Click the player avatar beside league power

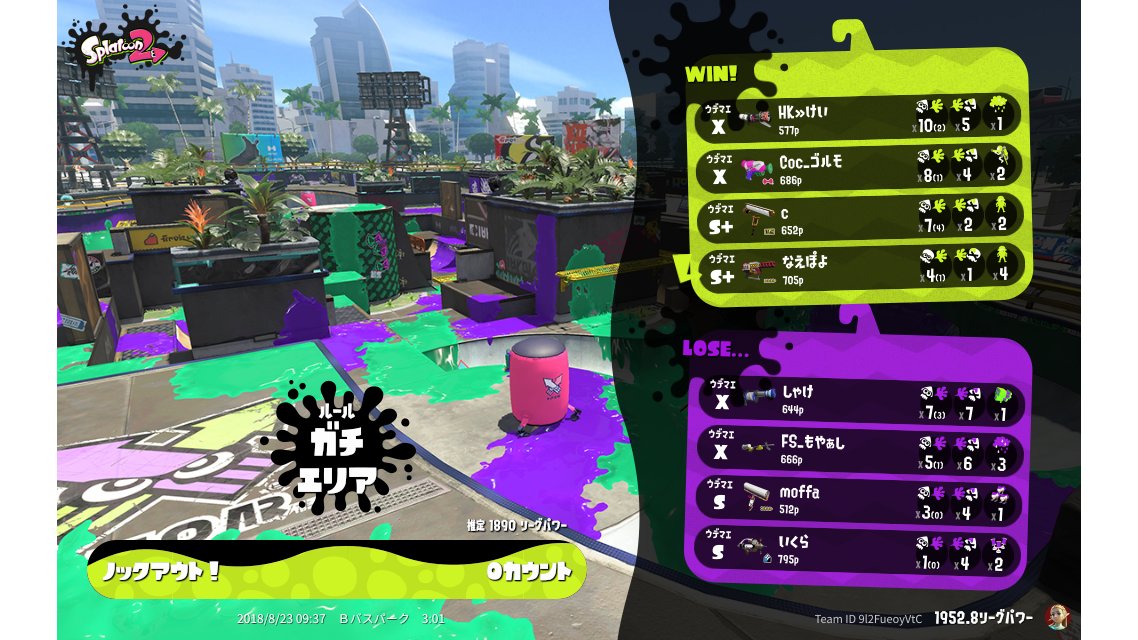click(1054, 617)
